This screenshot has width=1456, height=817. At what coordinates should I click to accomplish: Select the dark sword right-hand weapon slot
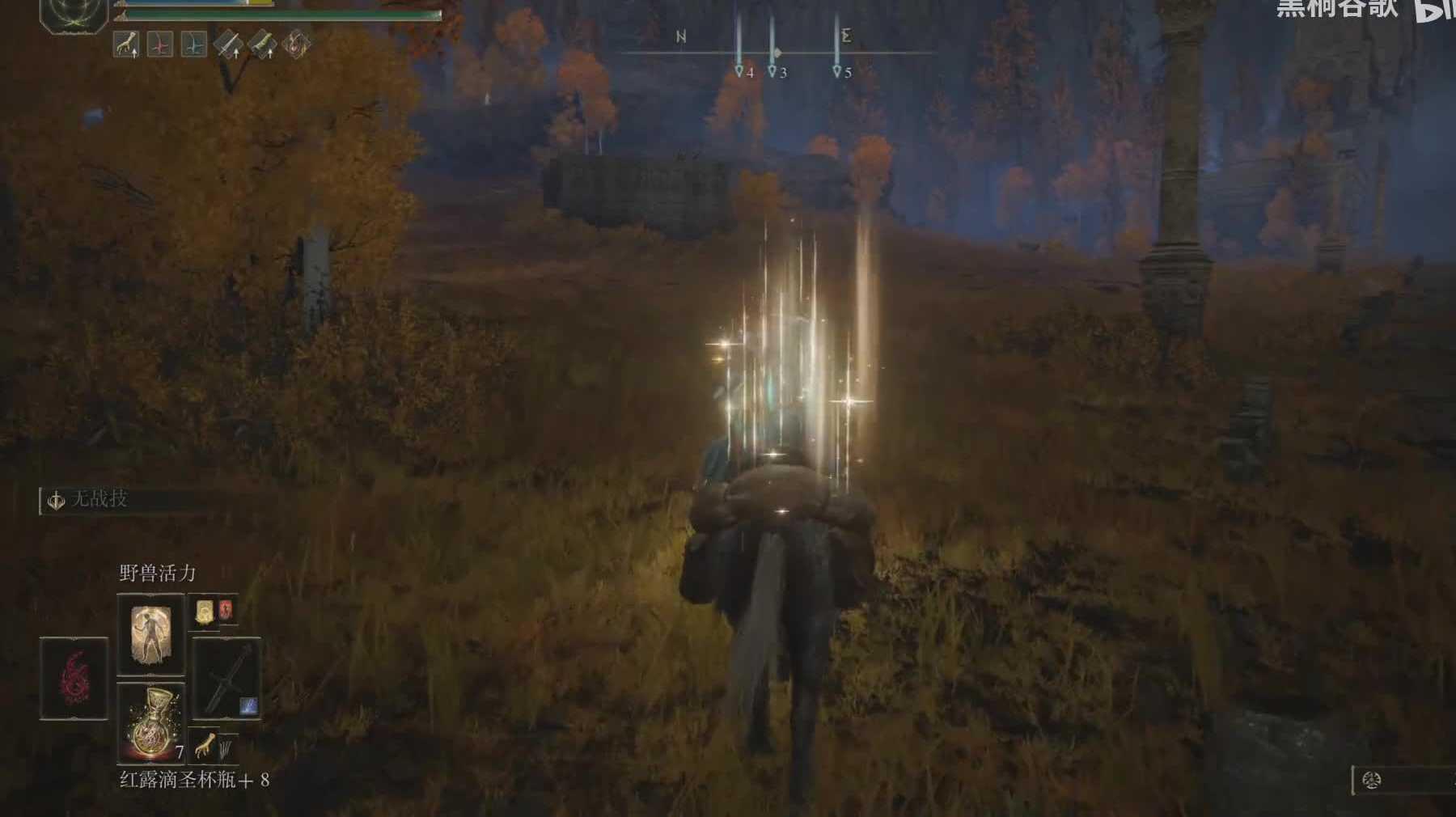226,678
